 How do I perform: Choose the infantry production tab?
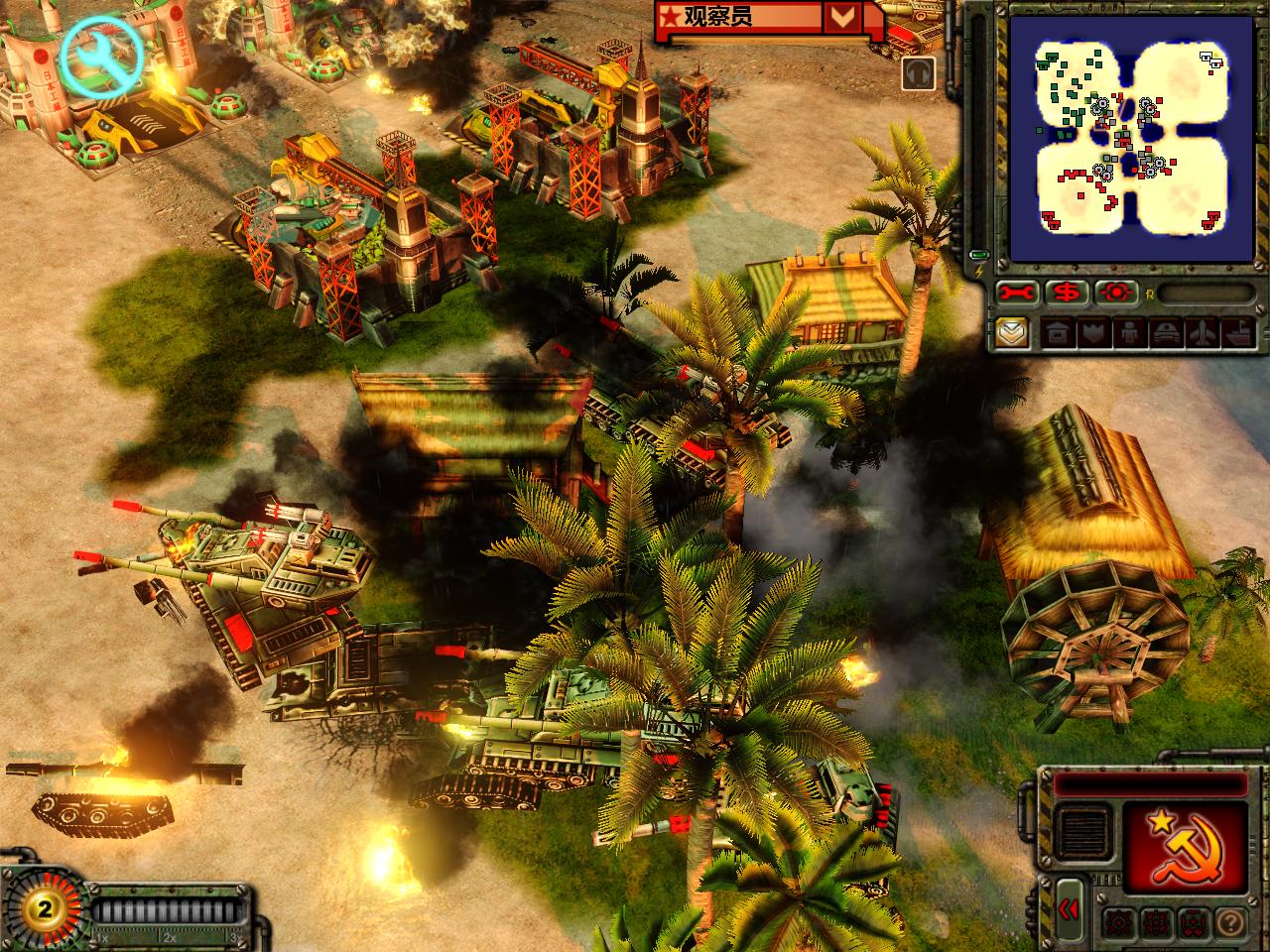tap(1129, 334)
